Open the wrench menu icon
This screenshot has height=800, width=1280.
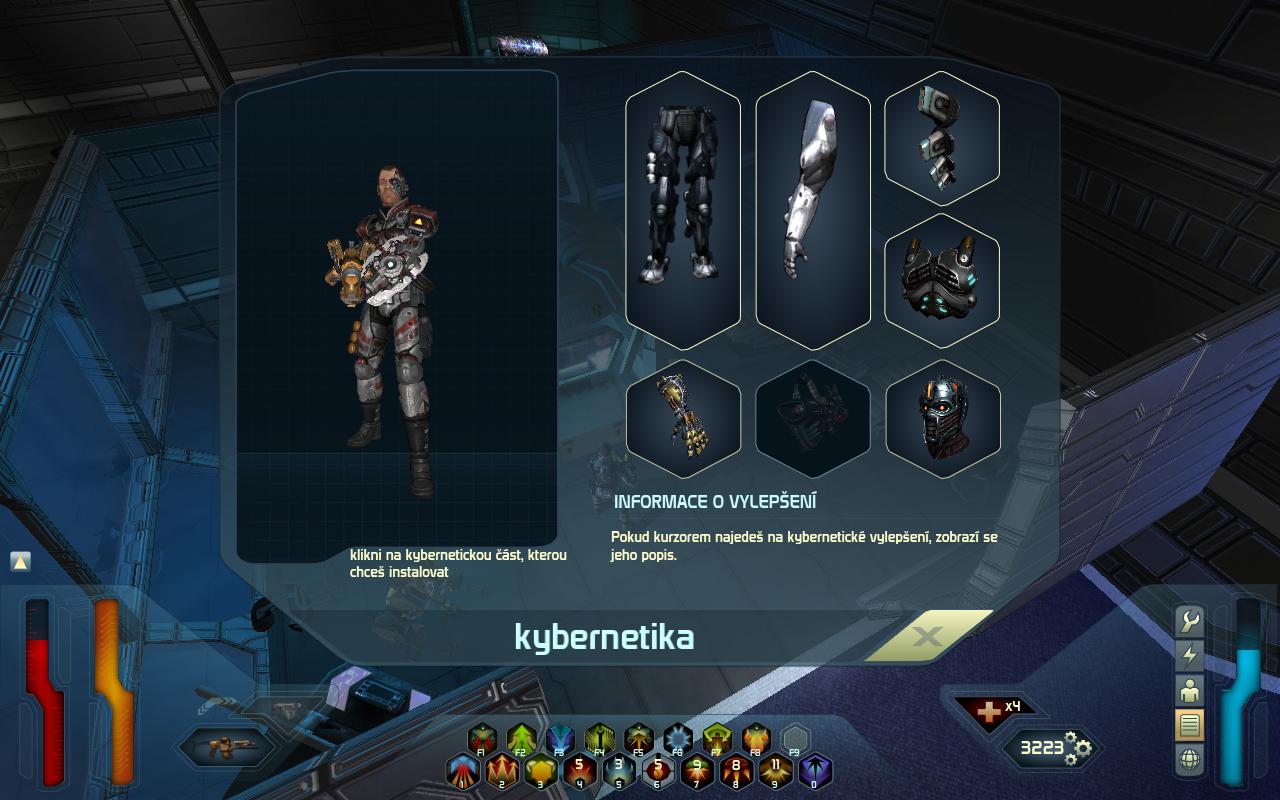pyautogui.click(x=1190, y=621)
